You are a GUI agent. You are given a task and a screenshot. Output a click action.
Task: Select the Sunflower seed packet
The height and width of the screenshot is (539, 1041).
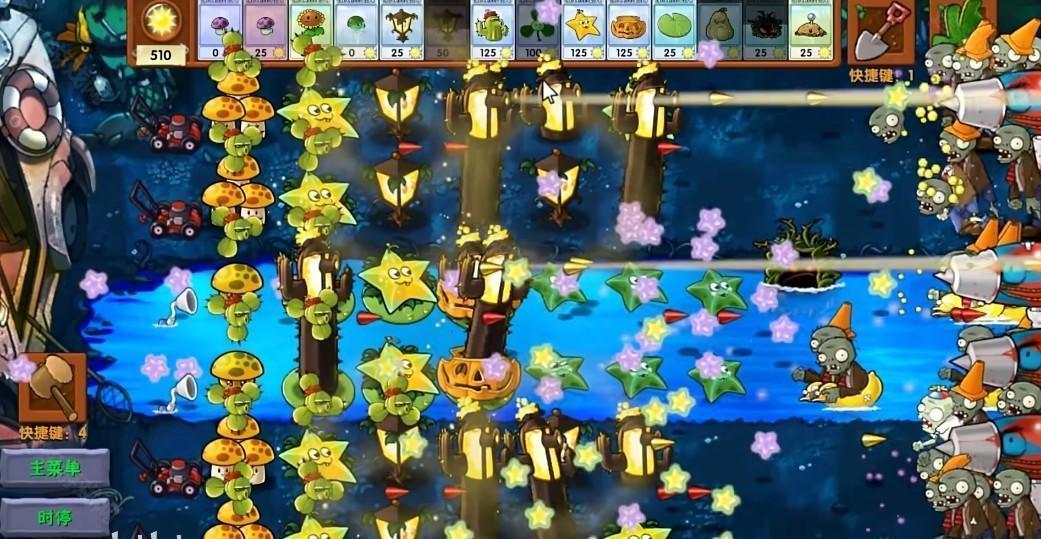tap(311, 30)
